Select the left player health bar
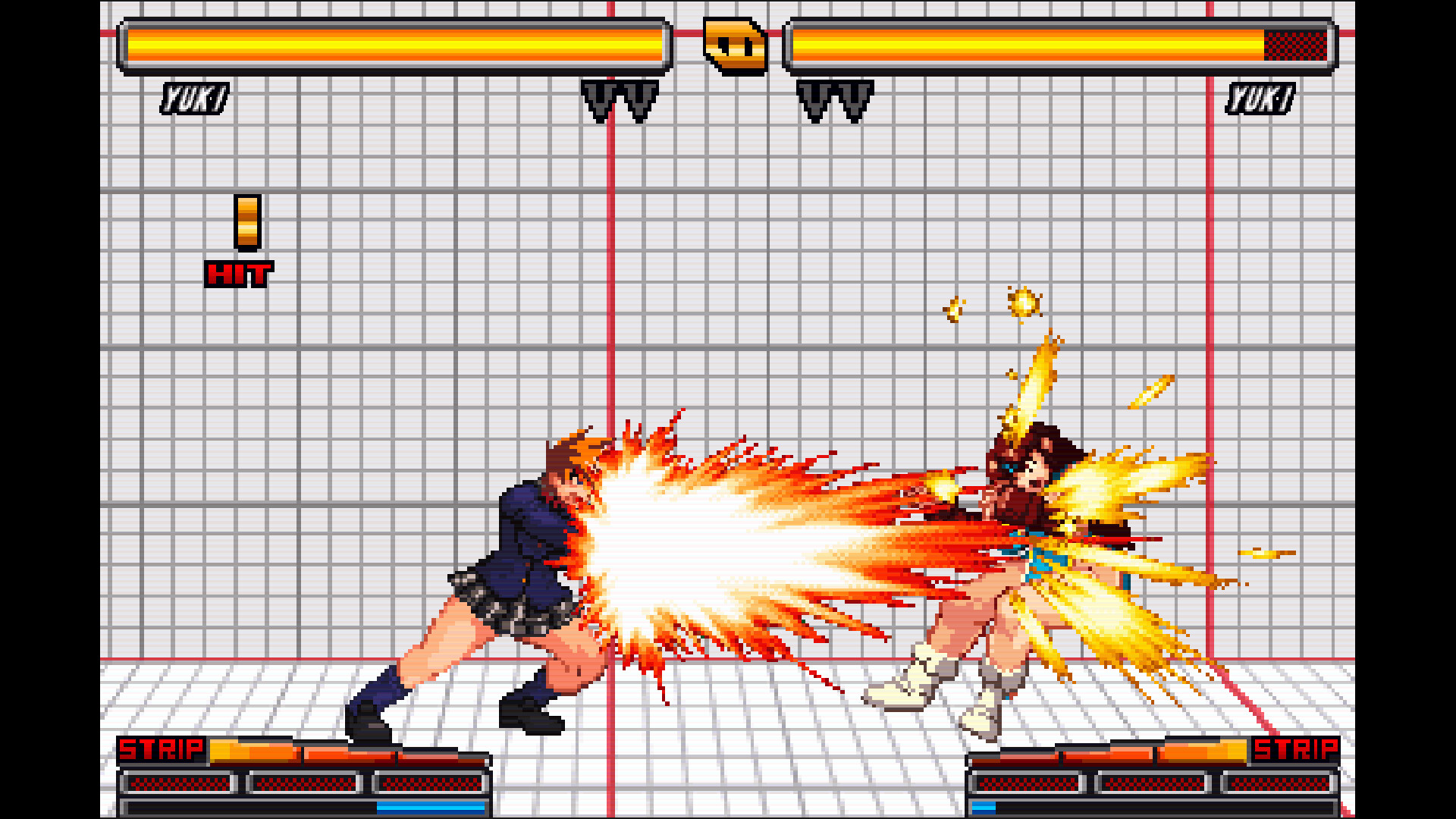This screenshot has width=1456, height=819. [394, 47]
